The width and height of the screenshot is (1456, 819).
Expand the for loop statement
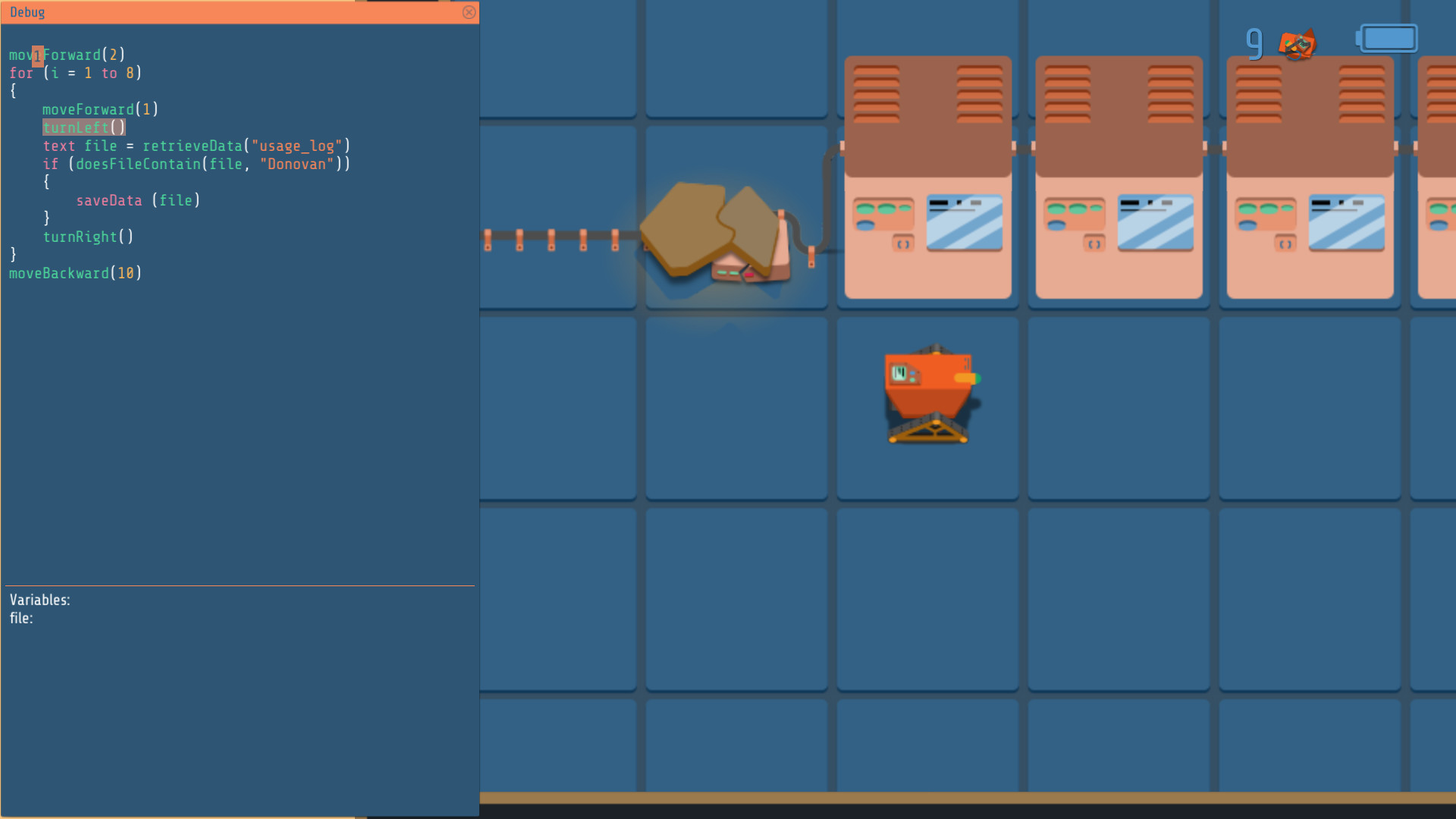click(76, 73)
